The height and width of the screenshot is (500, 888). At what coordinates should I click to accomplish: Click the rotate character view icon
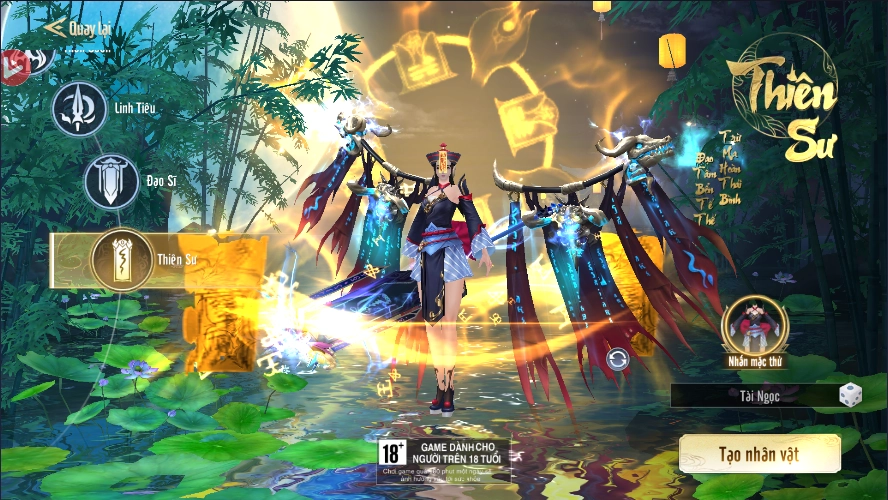[x=617, y=360]
